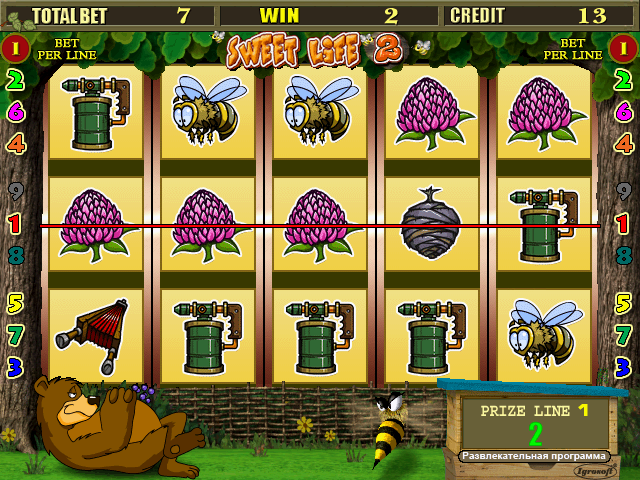Click the "Развлекательная программа" banner

pyautogui.click(x=533, y=456)
